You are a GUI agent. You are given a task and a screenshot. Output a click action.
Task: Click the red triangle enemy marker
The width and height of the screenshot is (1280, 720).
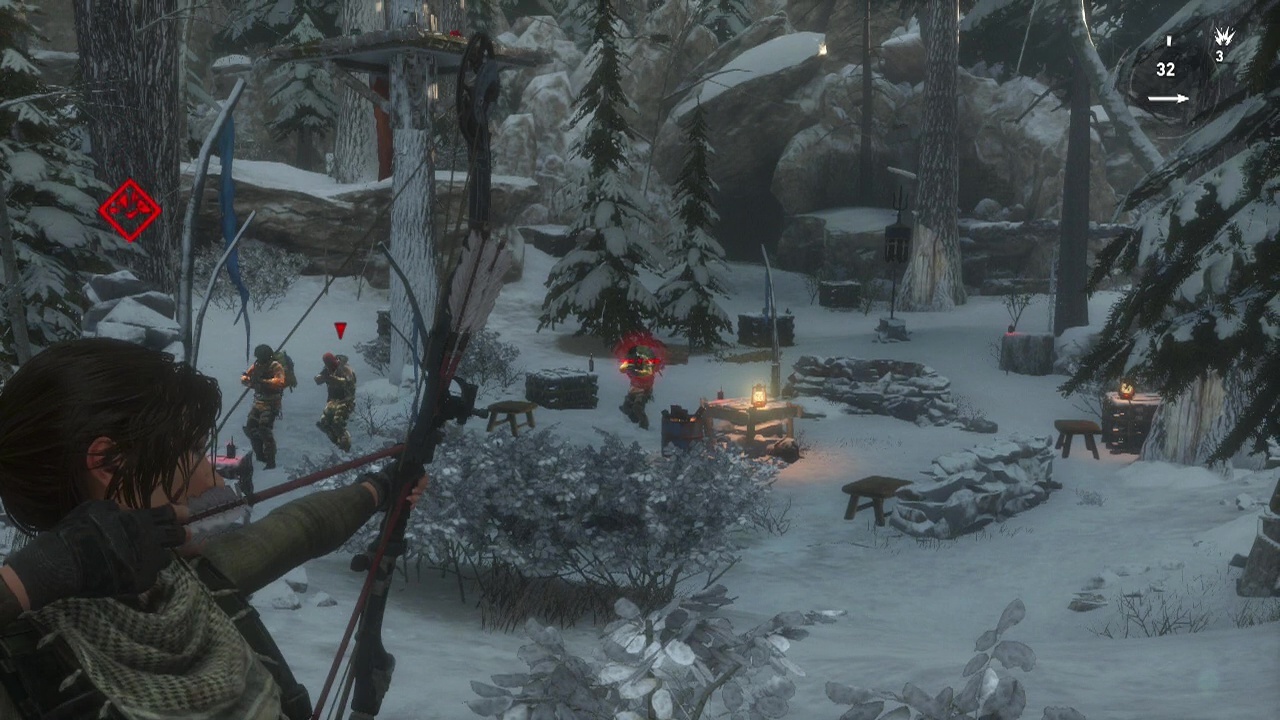point(340,330)
